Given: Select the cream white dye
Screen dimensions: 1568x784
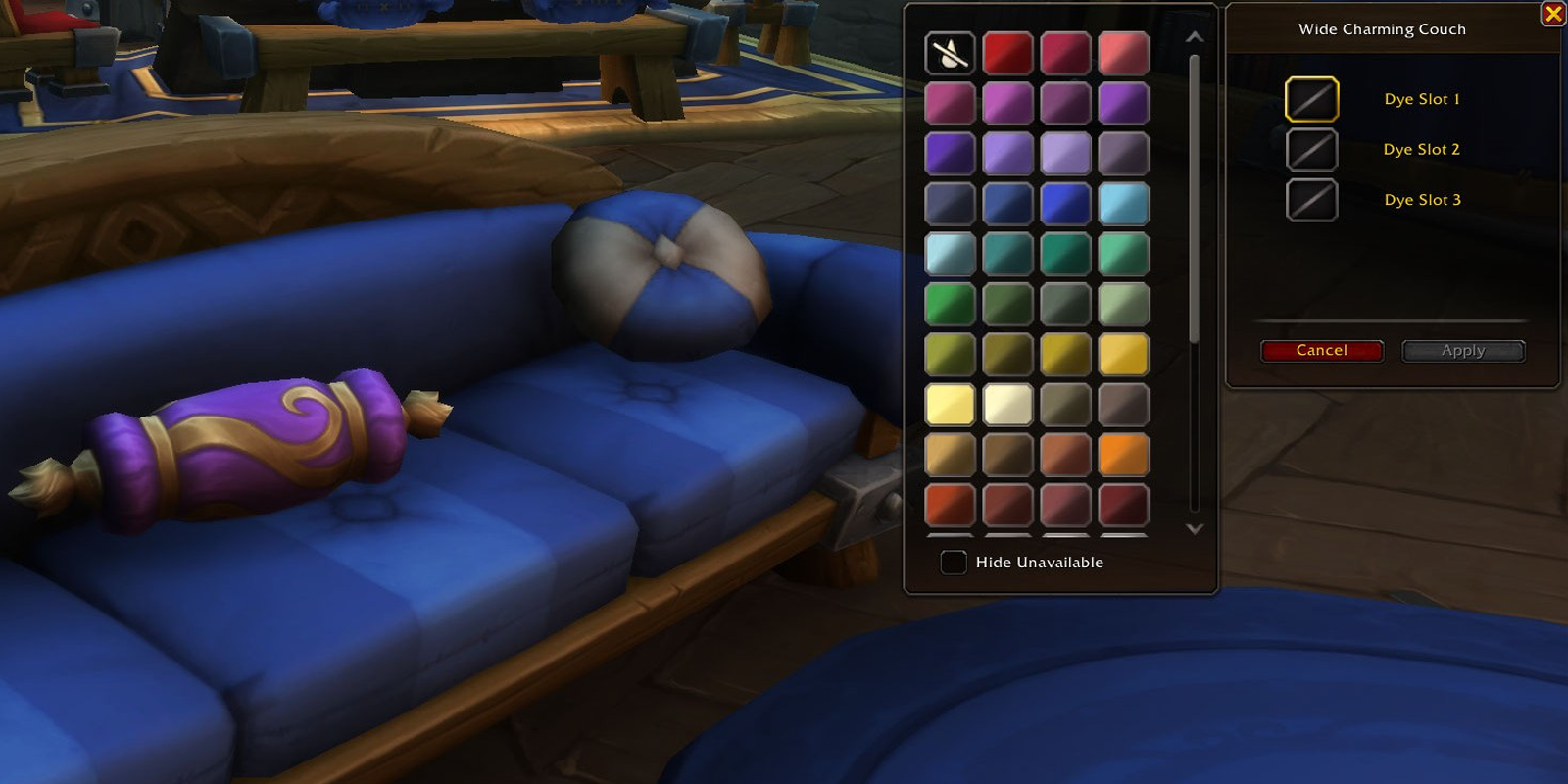Looking at the screenshot, I should [1007, 404].
